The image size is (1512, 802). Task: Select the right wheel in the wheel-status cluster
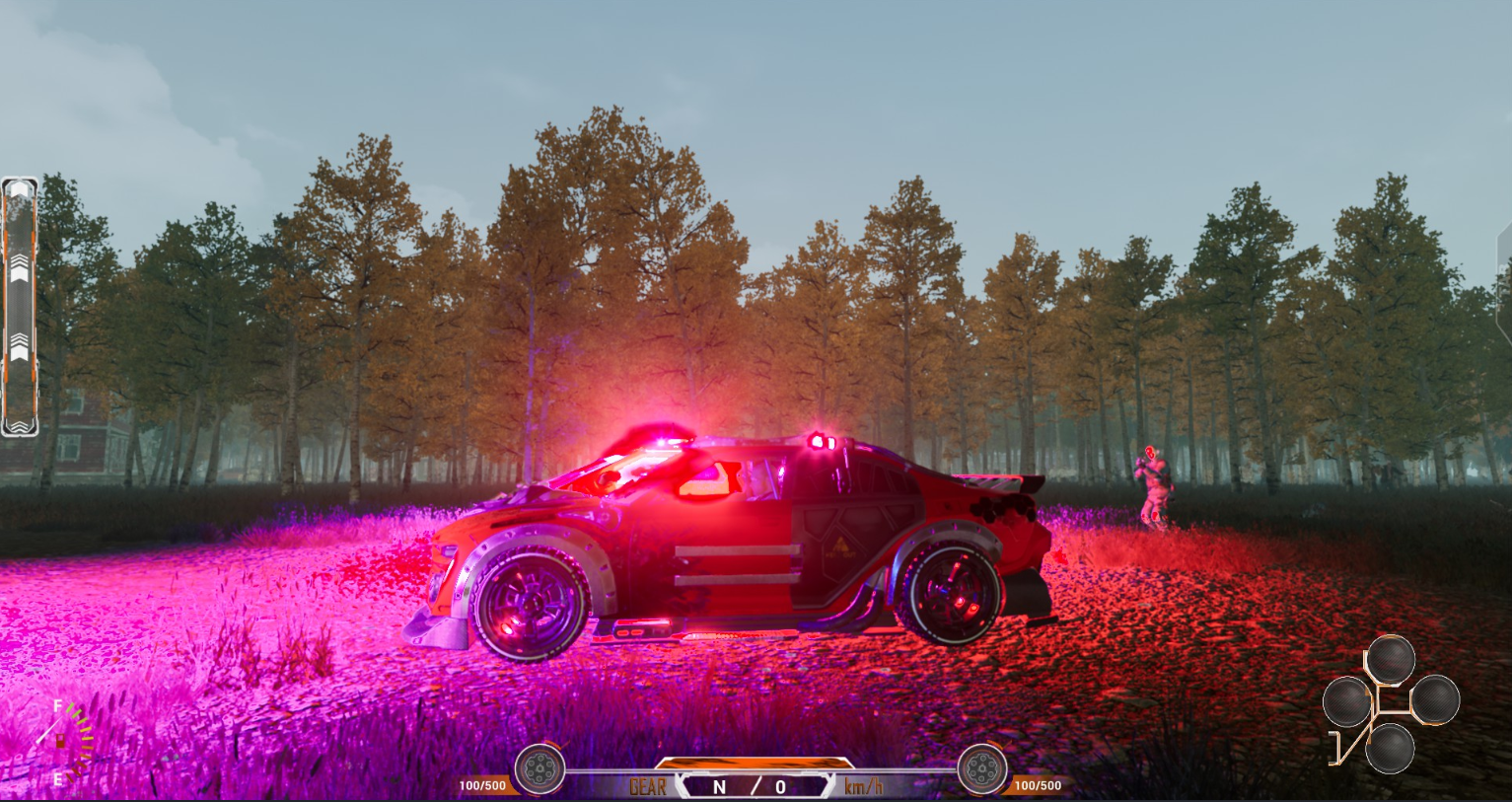[x=1438, y=698]
